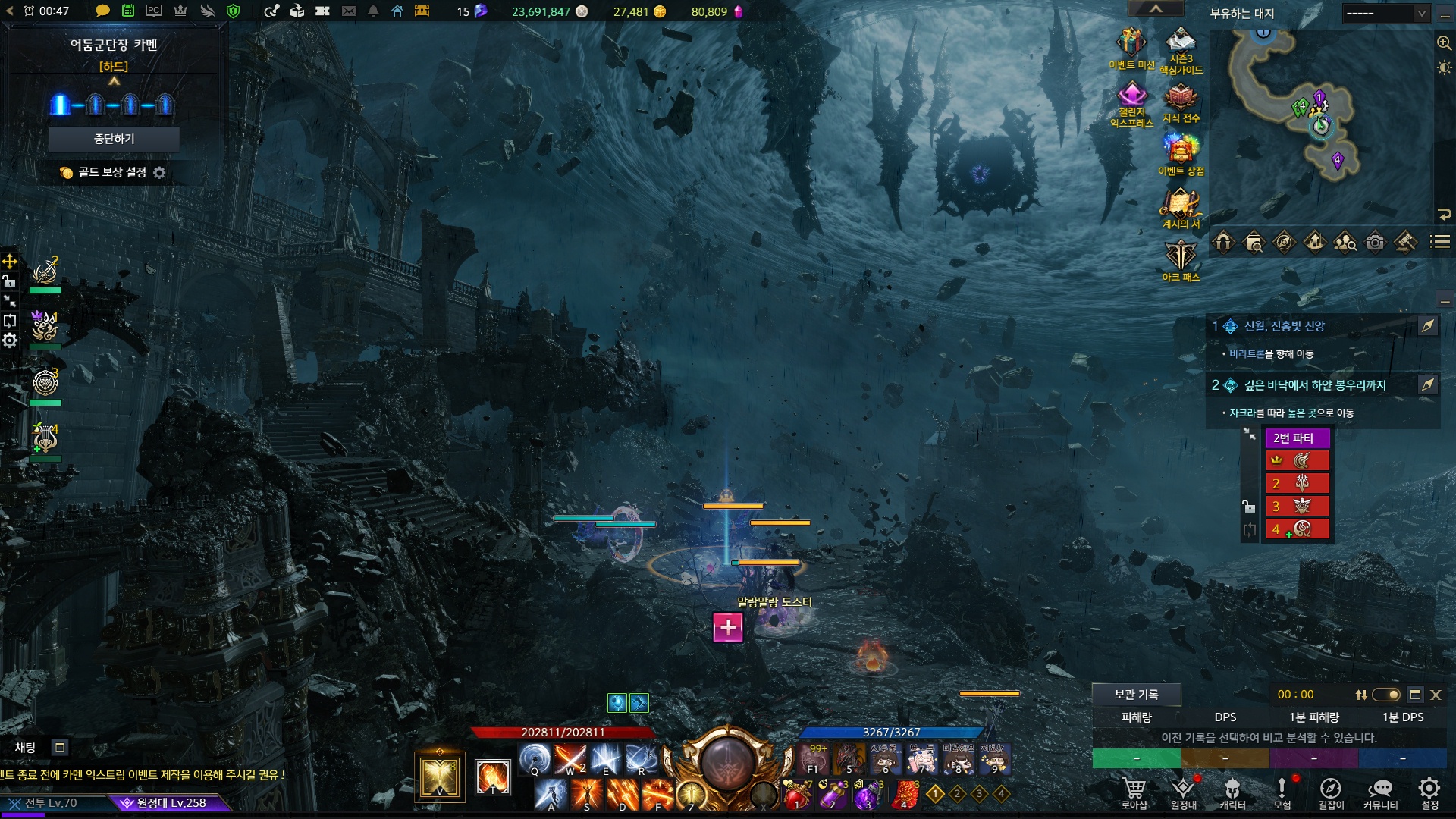The height and width of the screenshot is (819, 1456).
Task: Open the 설정 settings gear
Action: tap(1429, 792)
